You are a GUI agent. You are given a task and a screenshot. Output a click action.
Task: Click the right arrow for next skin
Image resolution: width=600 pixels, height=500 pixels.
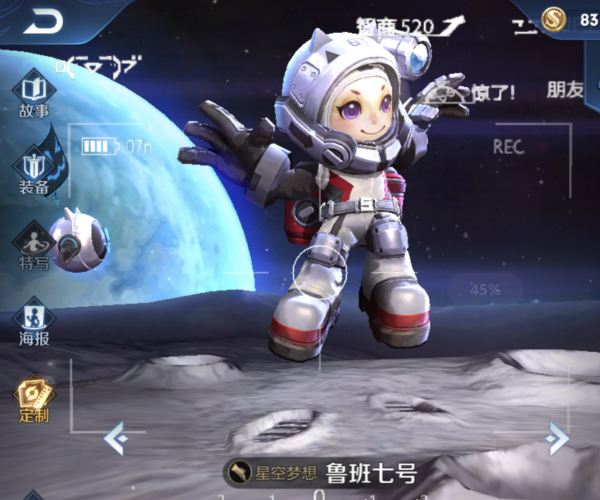[x=558, y=436]
